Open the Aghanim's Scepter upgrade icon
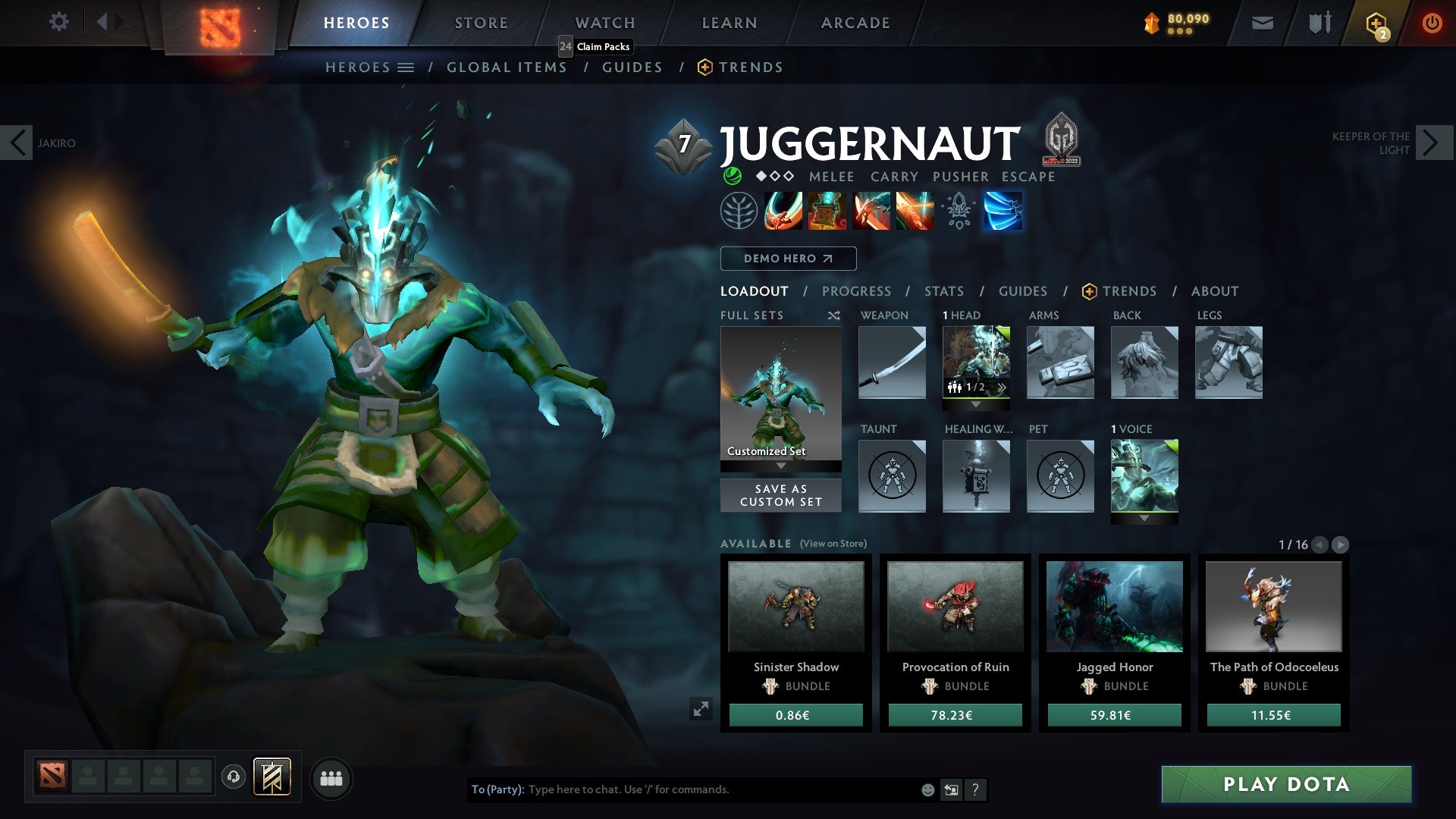Image resolution: width=1456 pixels, height=819 pixels. point(958,211)
